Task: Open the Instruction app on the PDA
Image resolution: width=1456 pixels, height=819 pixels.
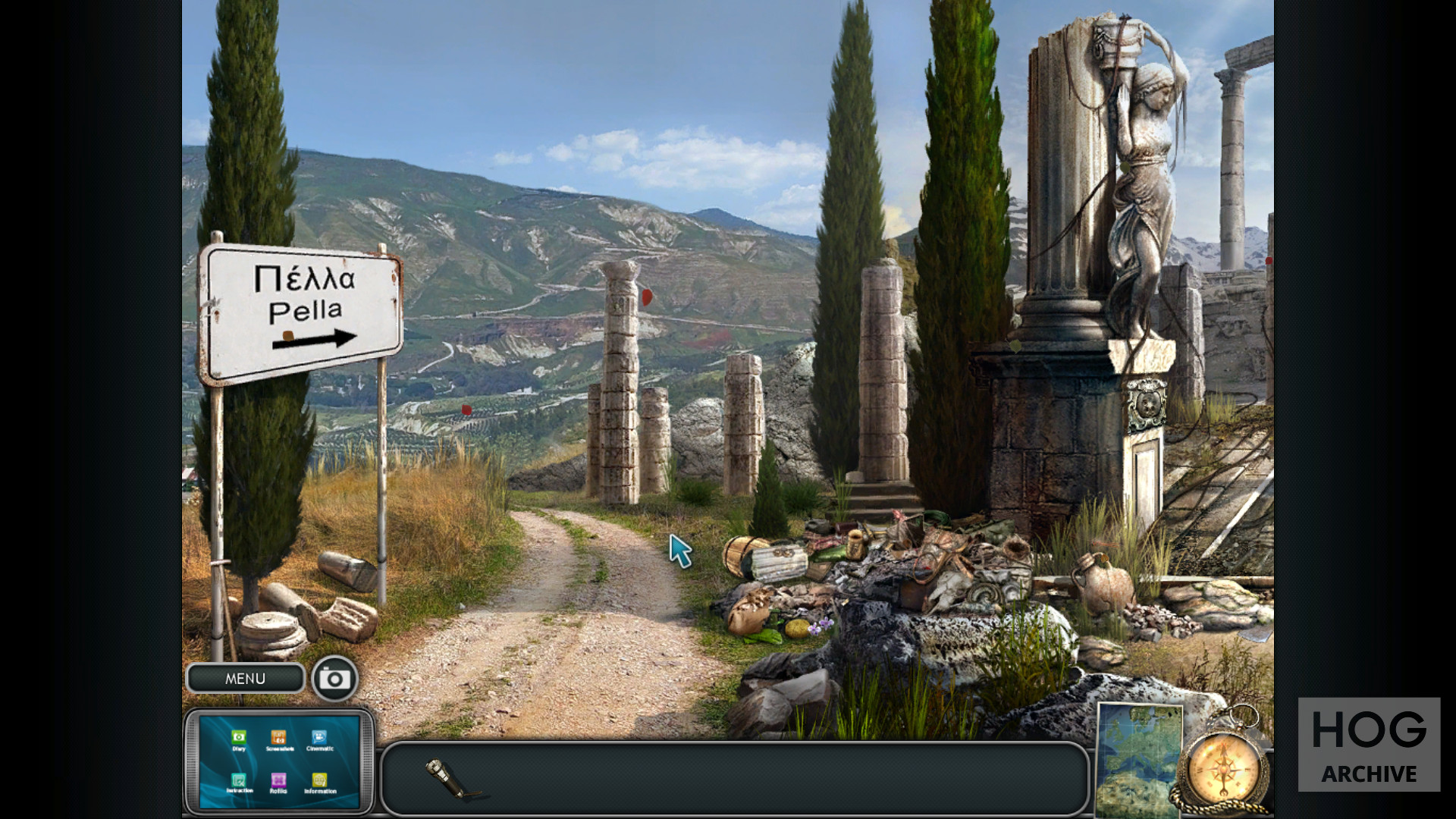Action: point(239,781)
